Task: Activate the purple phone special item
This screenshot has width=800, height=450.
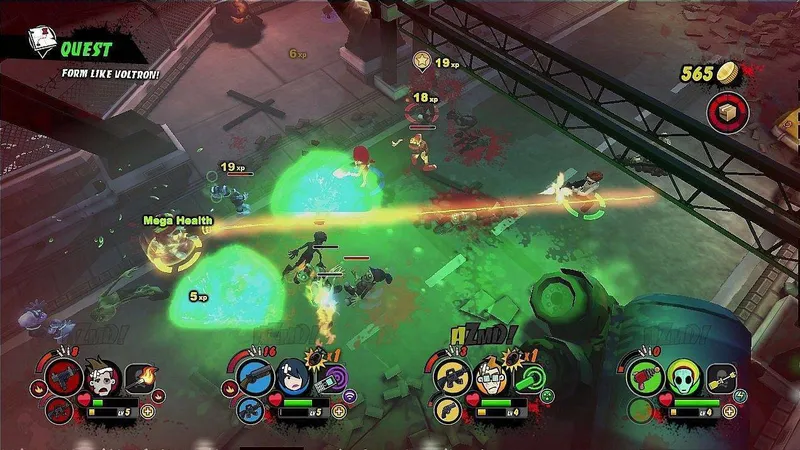Action: tap(330, 380)
